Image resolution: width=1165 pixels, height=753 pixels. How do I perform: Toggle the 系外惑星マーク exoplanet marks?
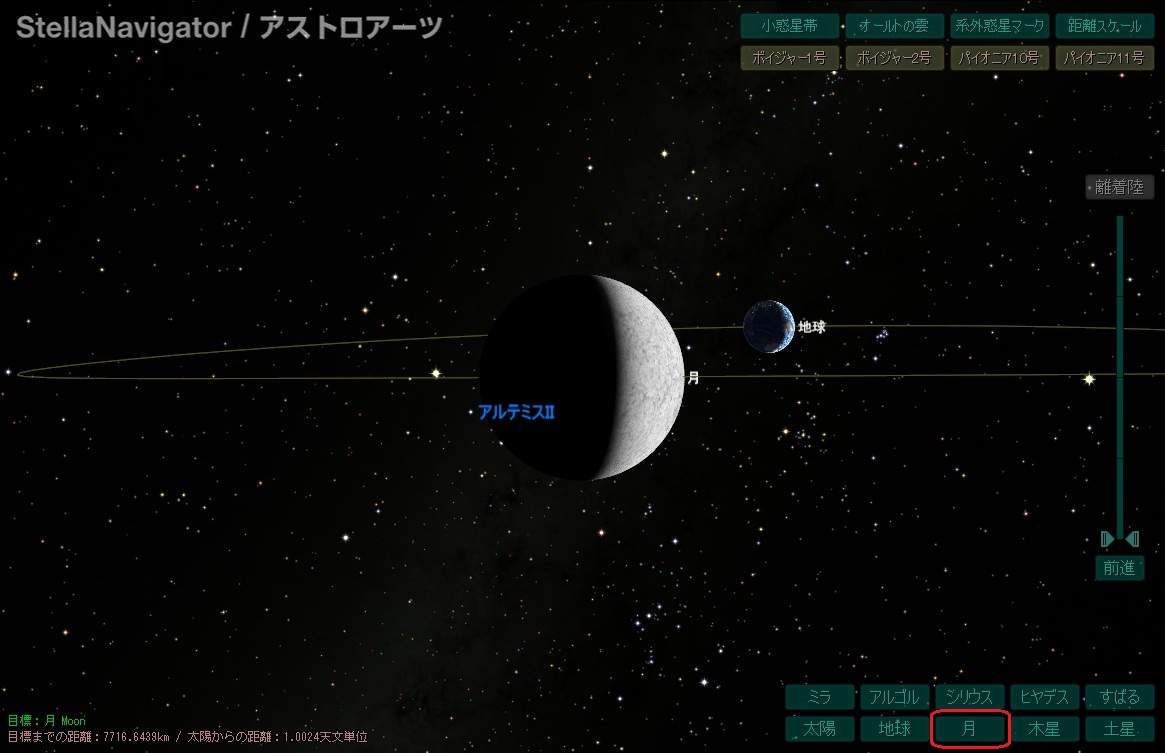(998, 26)
